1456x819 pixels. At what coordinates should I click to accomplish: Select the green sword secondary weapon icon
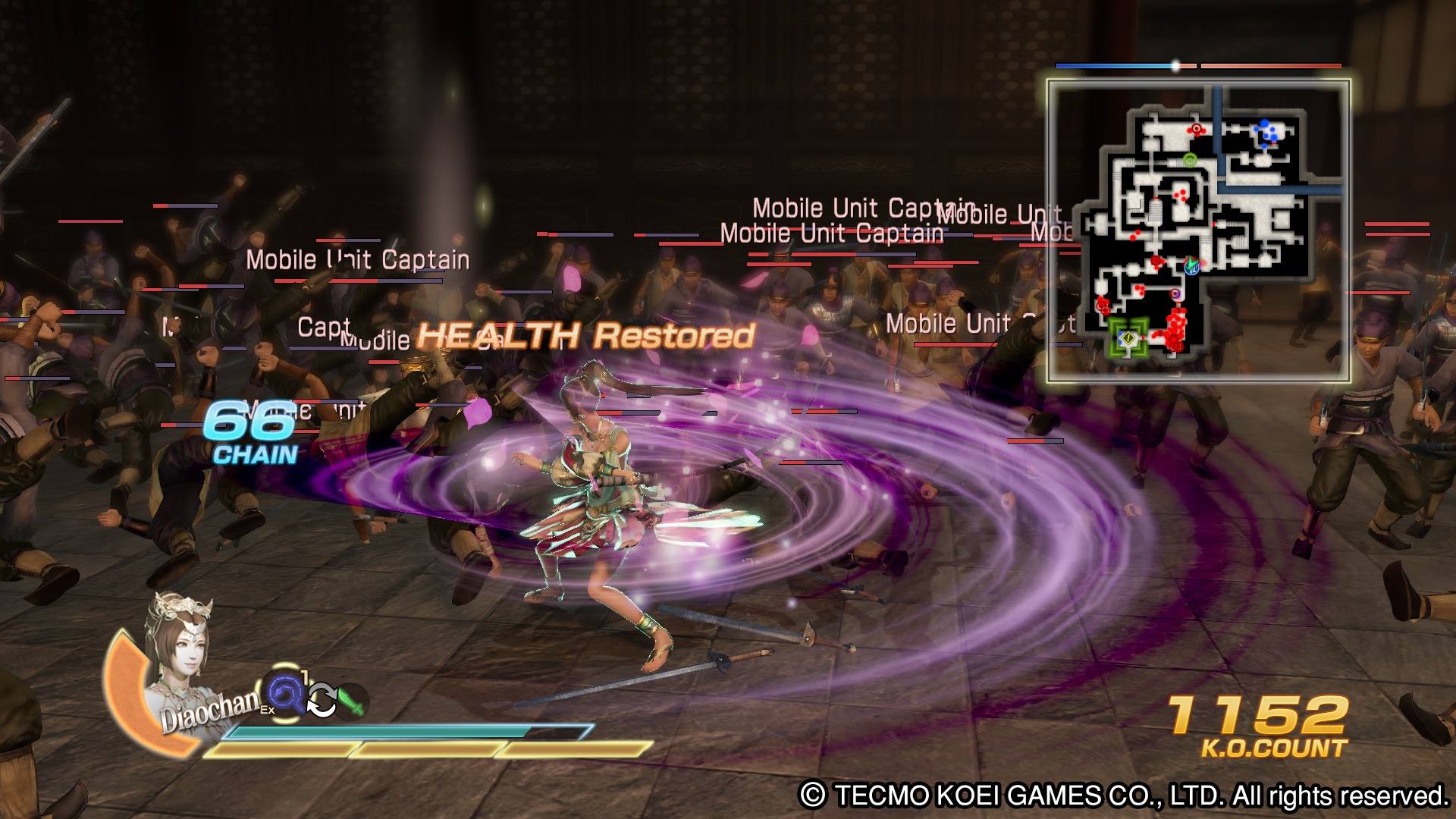(x=352, y=701)
